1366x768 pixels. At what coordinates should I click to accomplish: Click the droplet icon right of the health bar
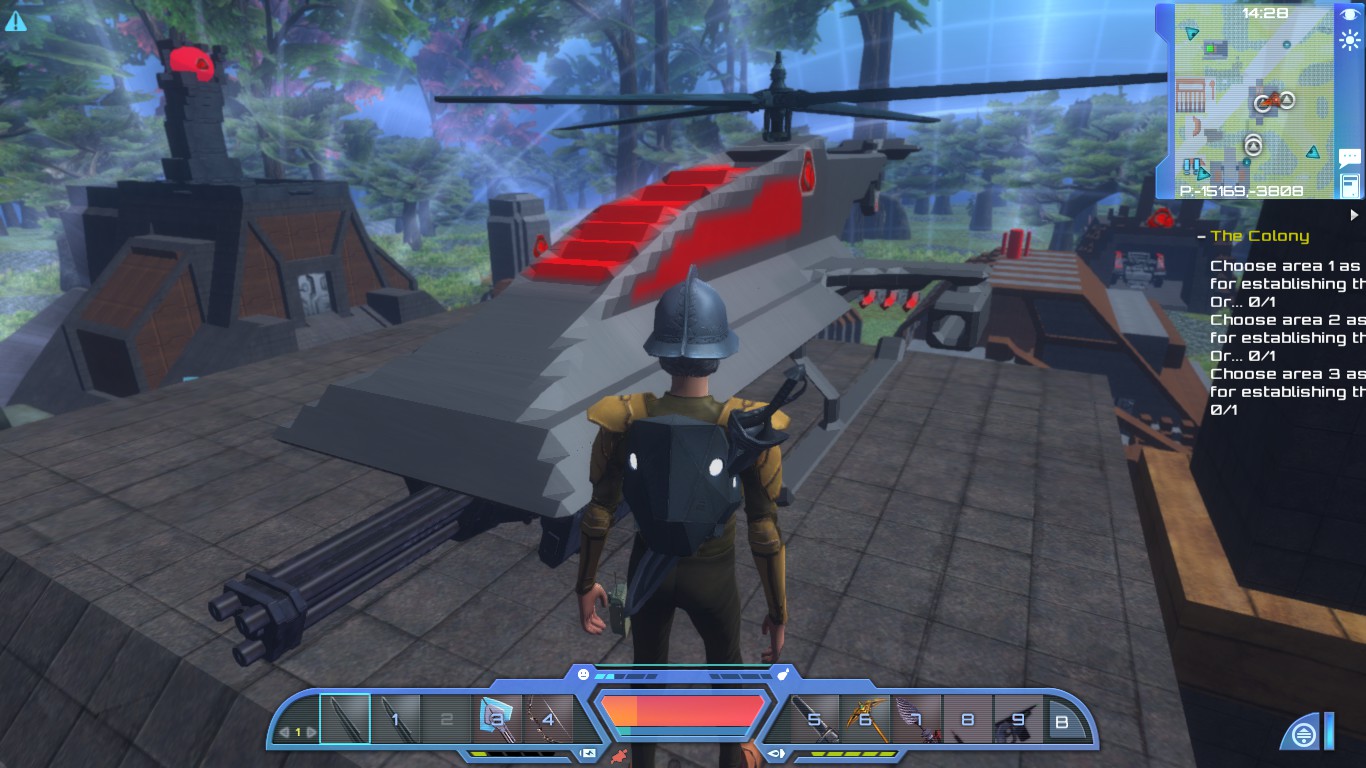(x=783, y=674)
